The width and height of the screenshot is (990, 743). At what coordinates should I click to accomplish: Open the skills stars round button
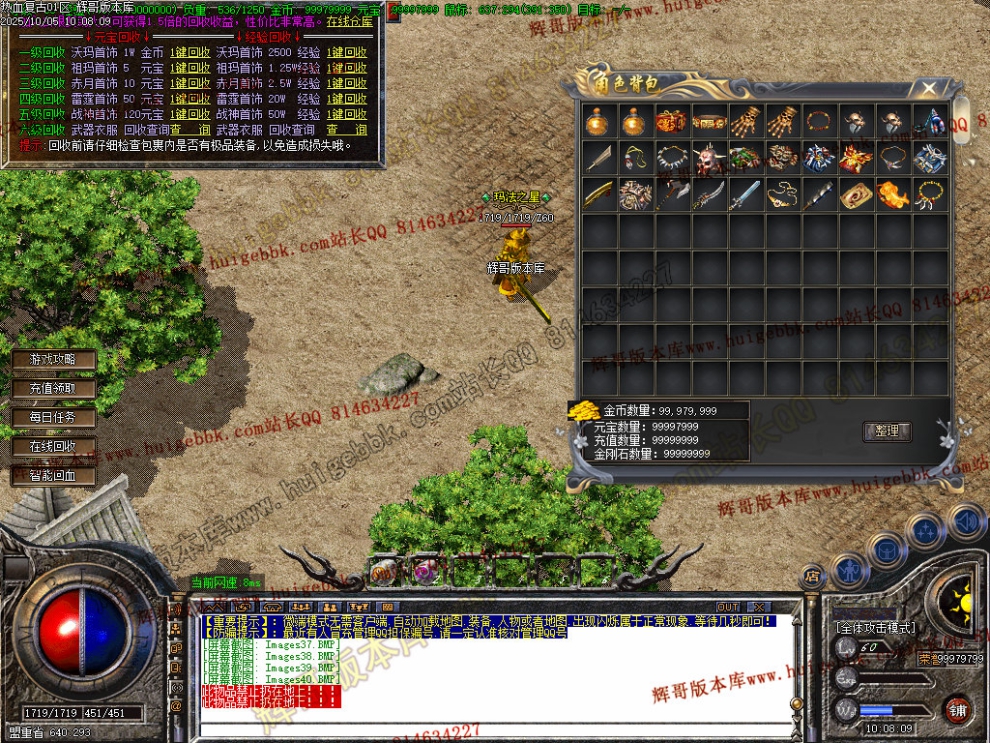[925, 530]
